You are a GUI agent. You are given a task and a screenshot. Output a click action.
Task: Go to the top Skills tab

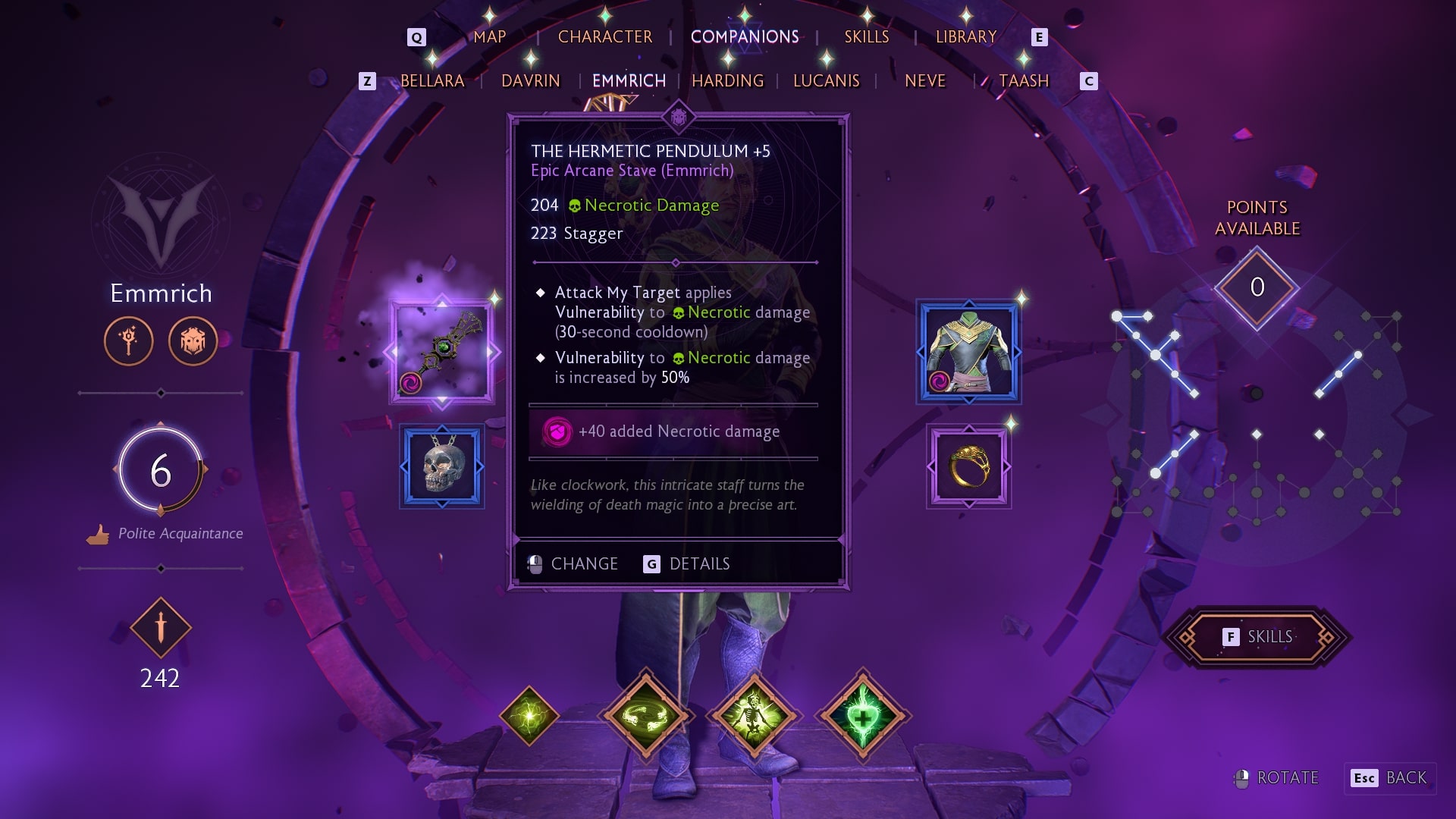(866, 37)
